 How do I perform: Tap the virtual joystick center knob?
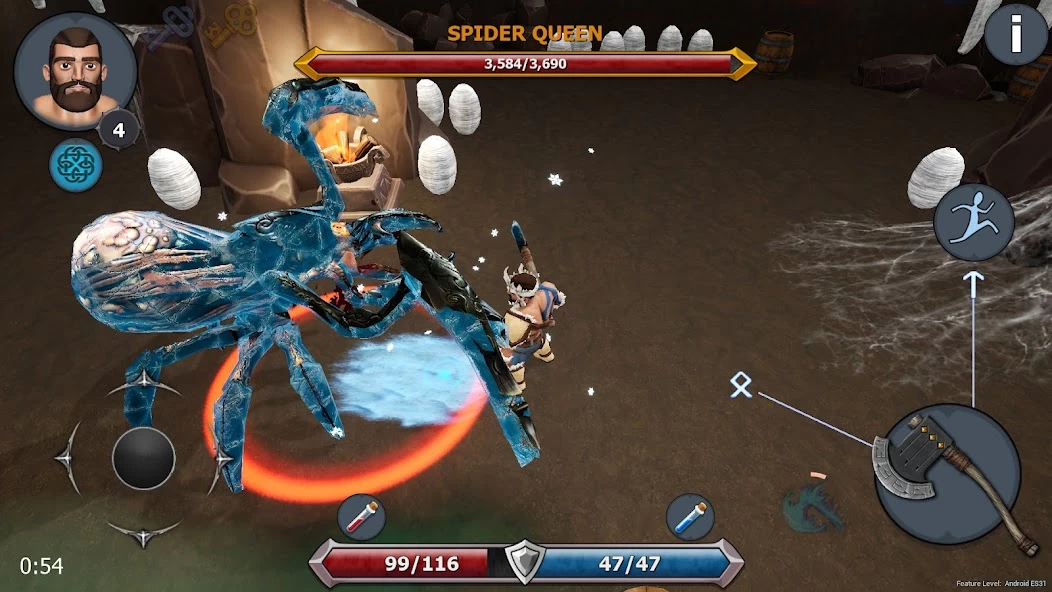coord(144,458)
